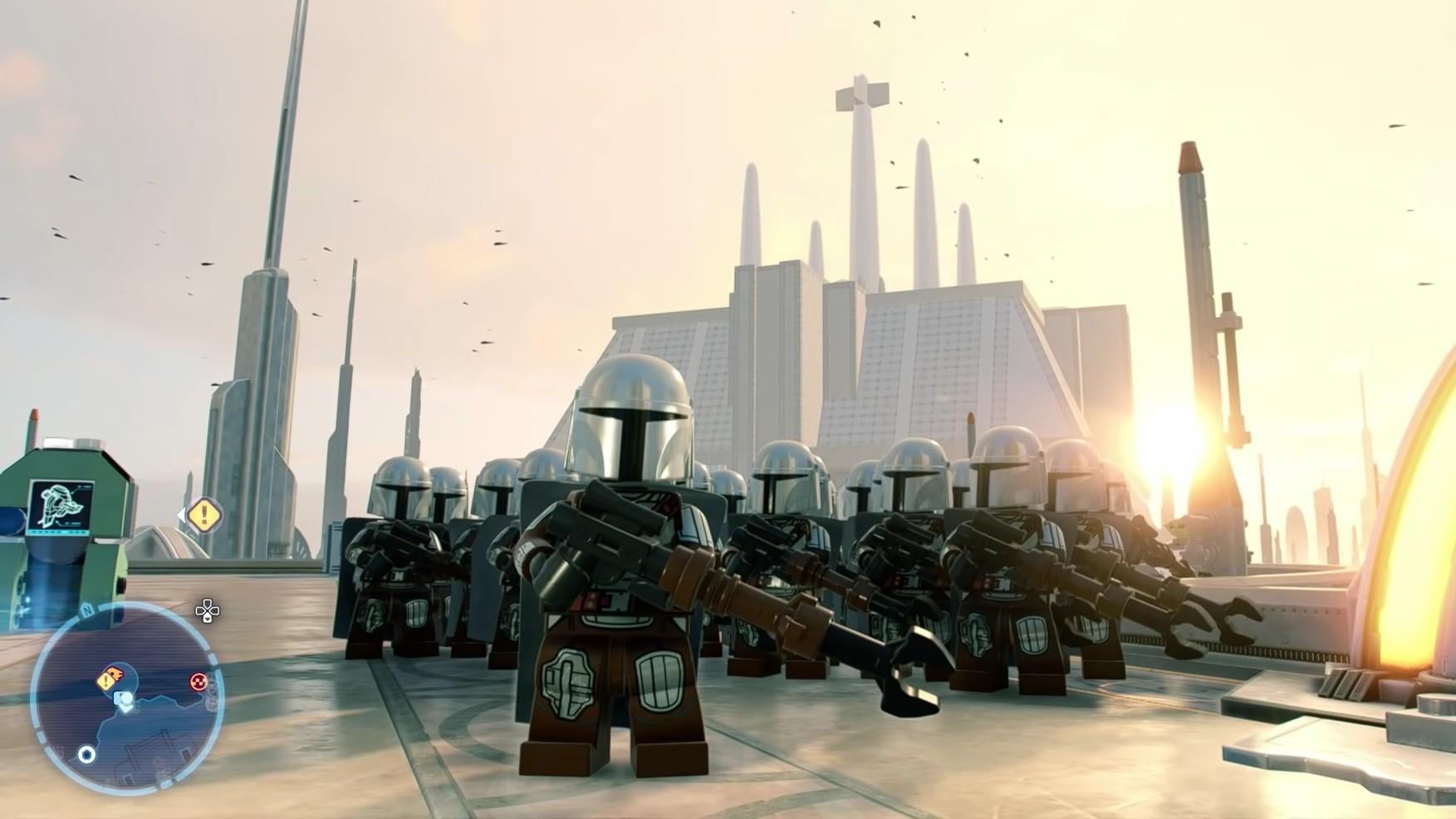The image size is (1456, 819).
Task: Select the yellow exclamation marker on the minimap
Action: click(106, 680)
